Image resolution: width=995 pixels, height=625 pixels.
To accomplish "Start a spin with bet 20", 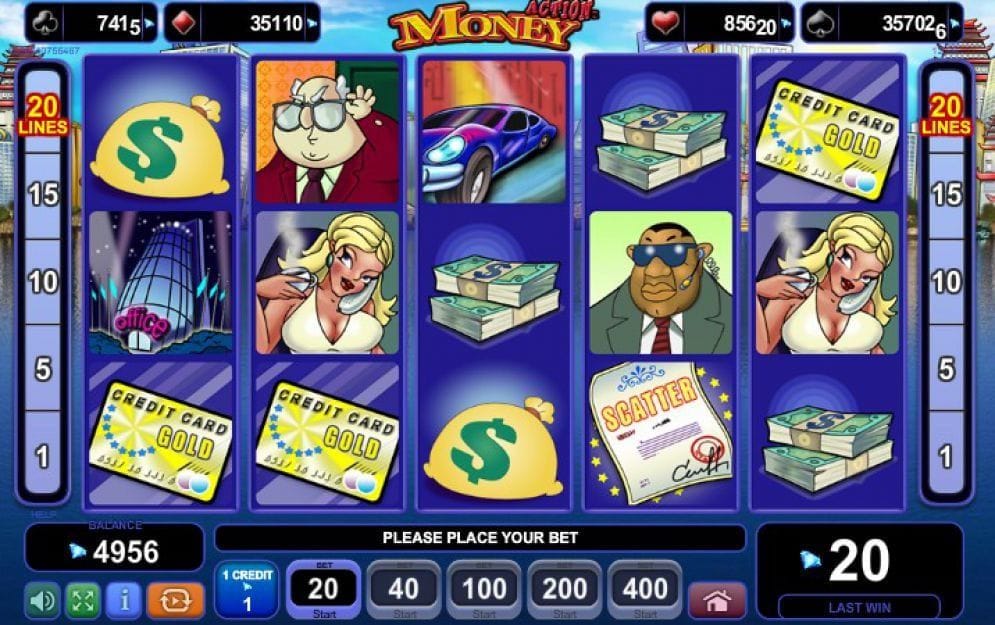I will pos(324,590).
